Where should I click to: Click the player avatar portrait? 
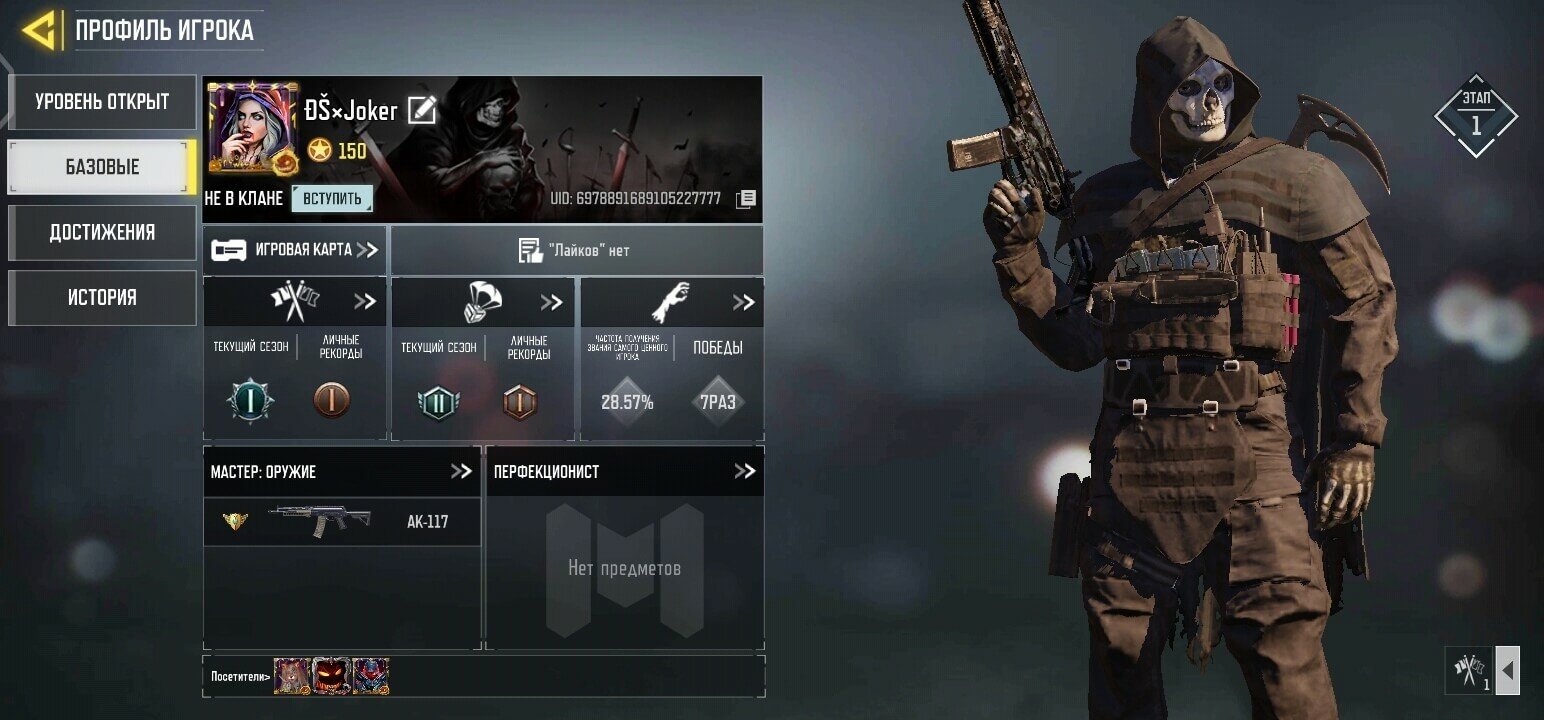click(252, 128)
